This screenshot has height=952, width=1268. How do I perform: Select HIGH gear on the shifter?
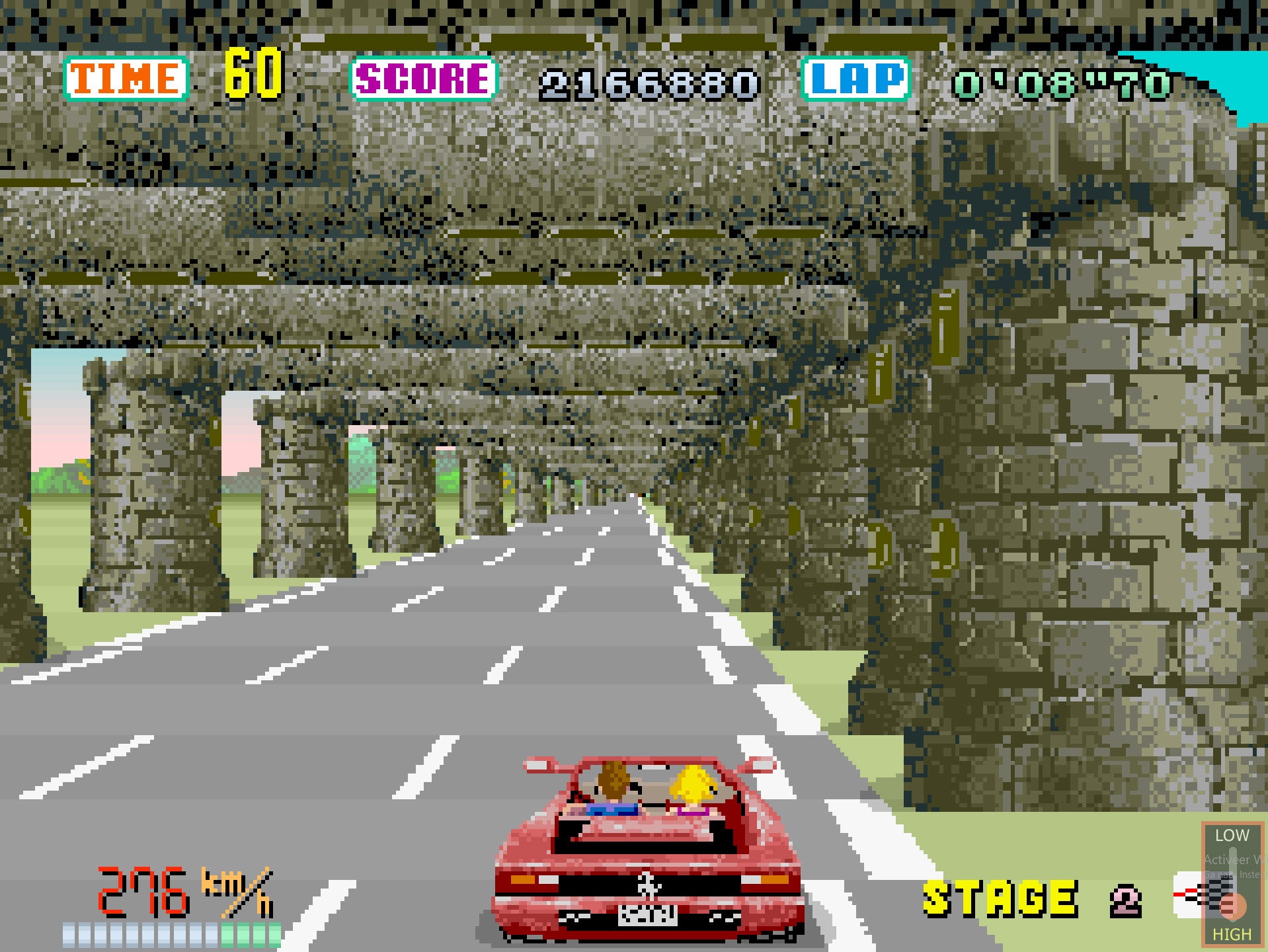coord(1232,934)
